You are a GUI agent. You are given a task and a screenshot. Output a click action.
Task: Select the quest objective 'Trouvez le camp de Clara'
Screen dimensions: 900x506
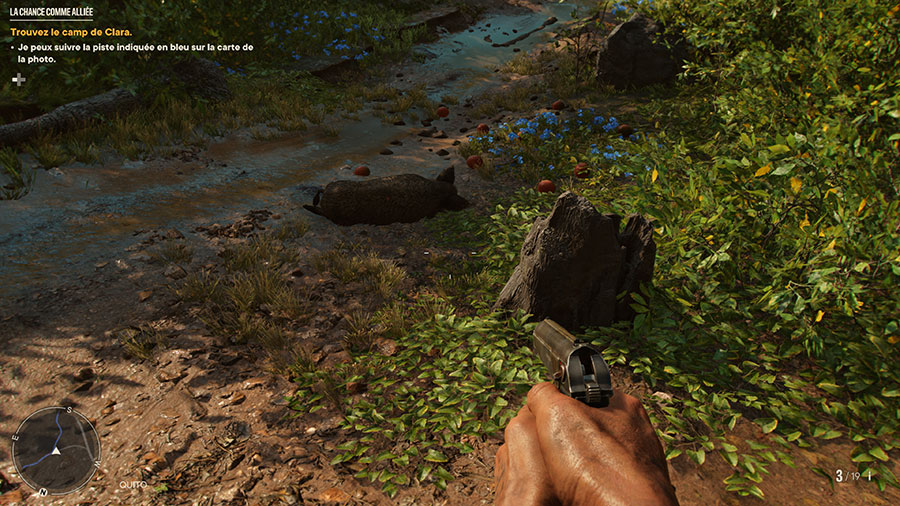pyautogui.click(x=70, y=32)
